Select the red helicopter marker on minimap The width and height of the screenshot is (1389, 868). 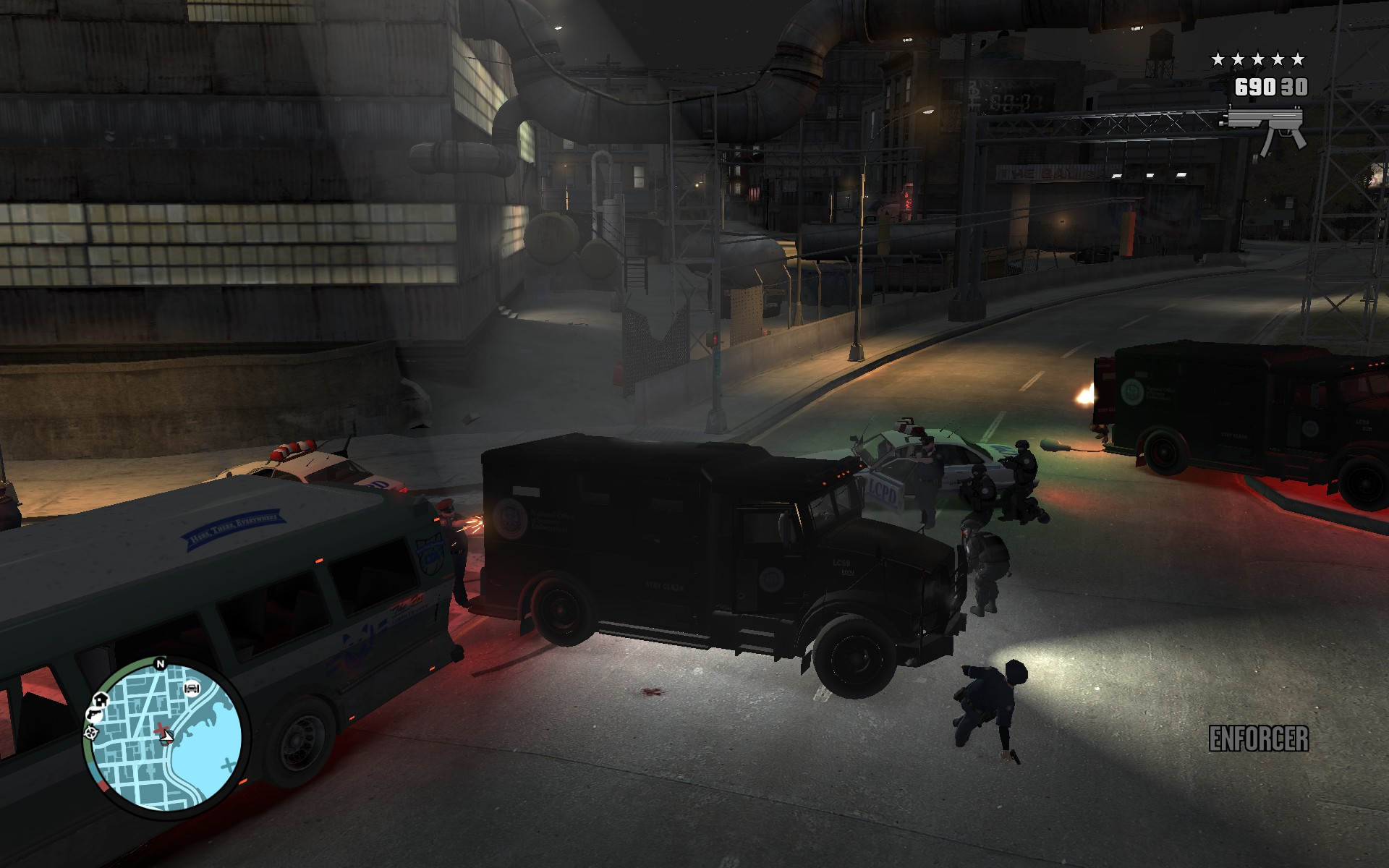tap(161, 728)
